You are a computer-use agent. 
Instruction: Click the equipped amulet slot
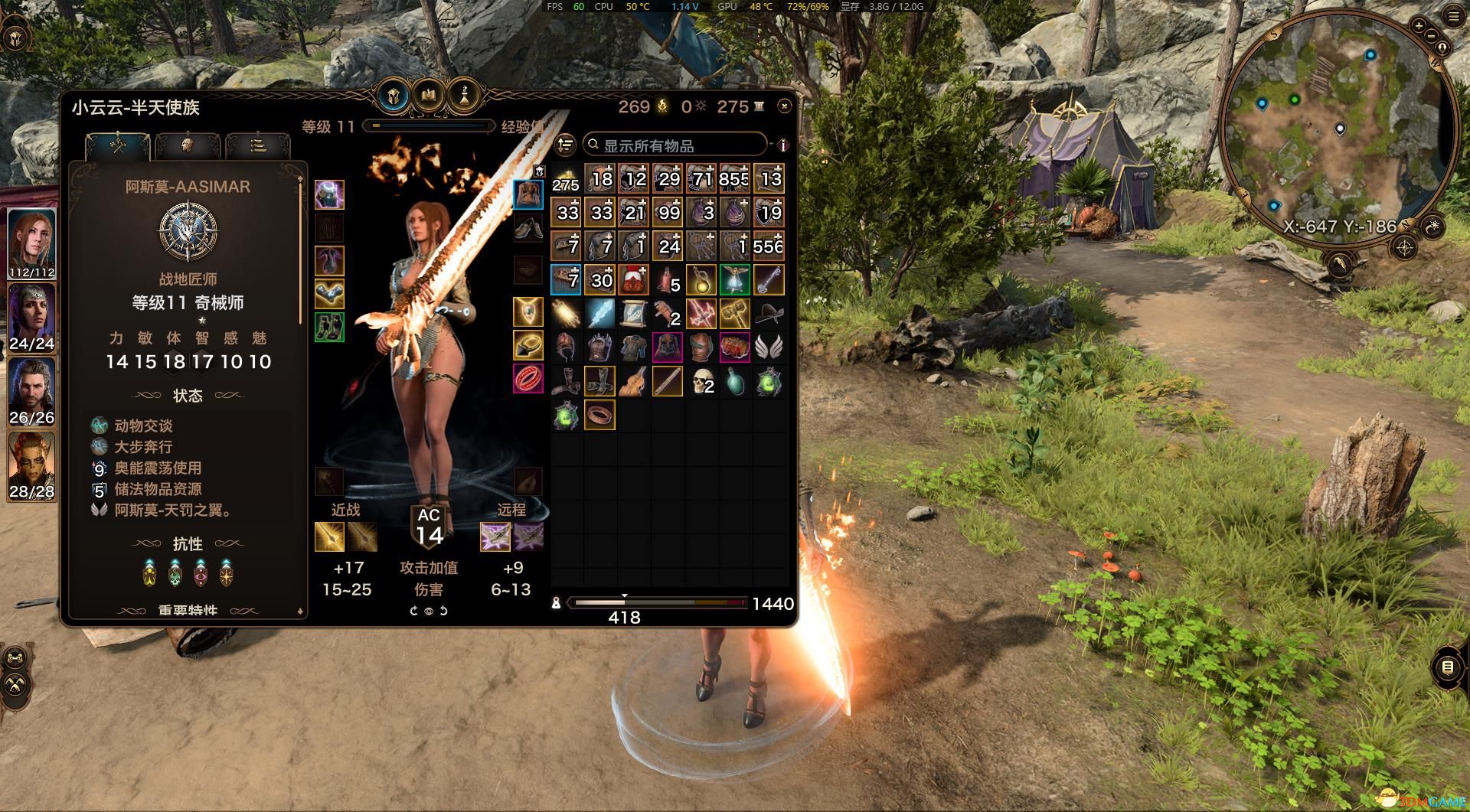(x=528, y=312)
